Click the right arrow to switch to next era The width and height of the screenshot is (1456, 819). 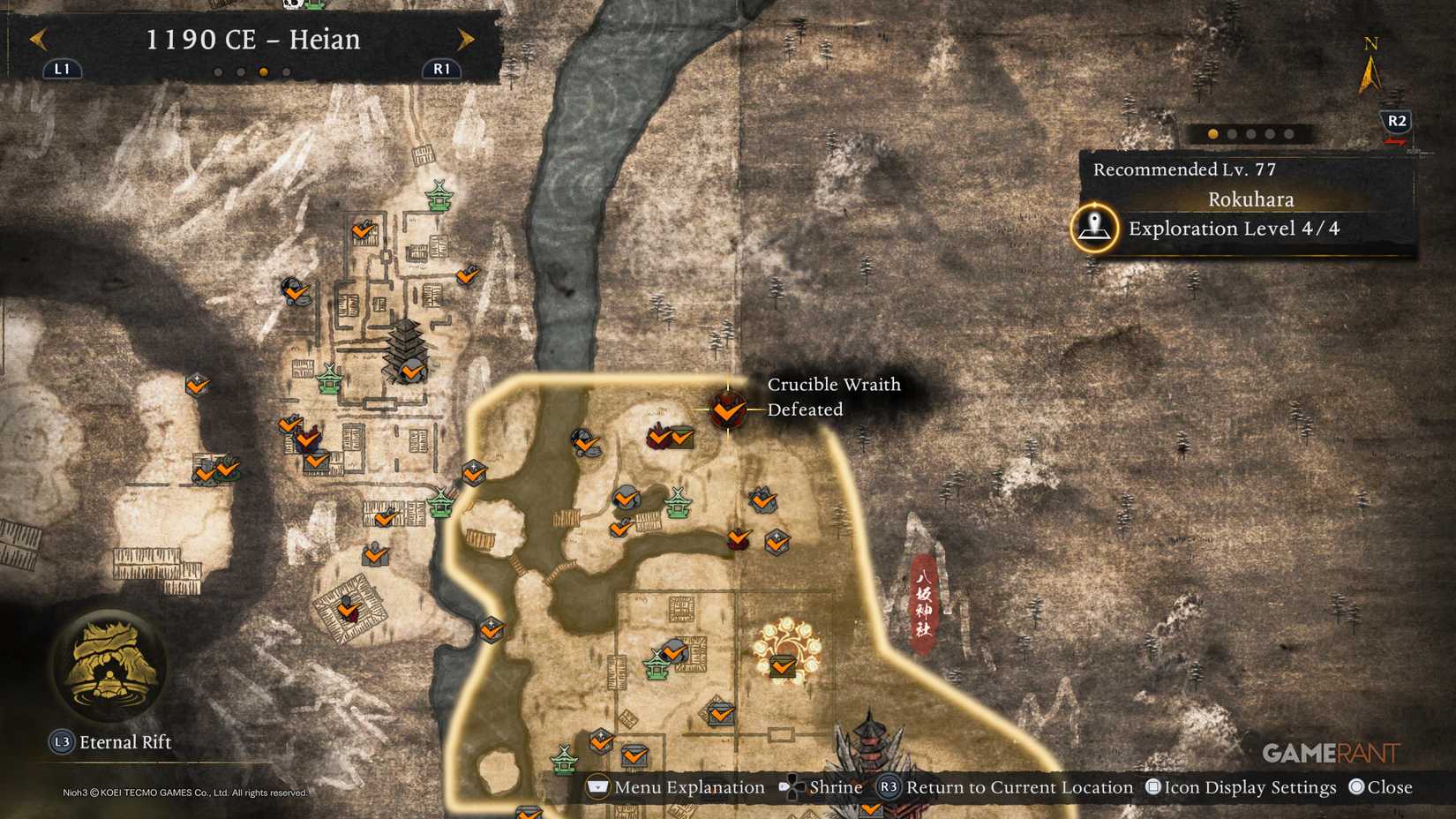click(466, 39)
